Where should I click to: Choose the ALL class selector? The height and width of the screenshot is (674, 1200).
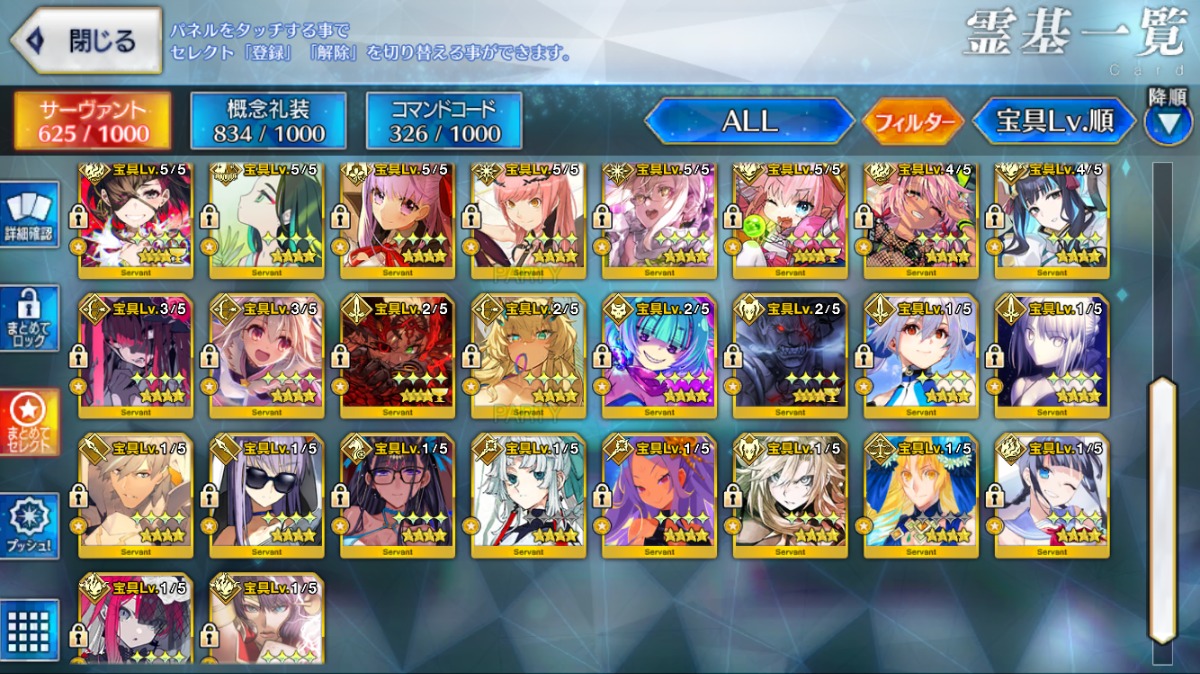pyautogui.click(x=749, y=121)
